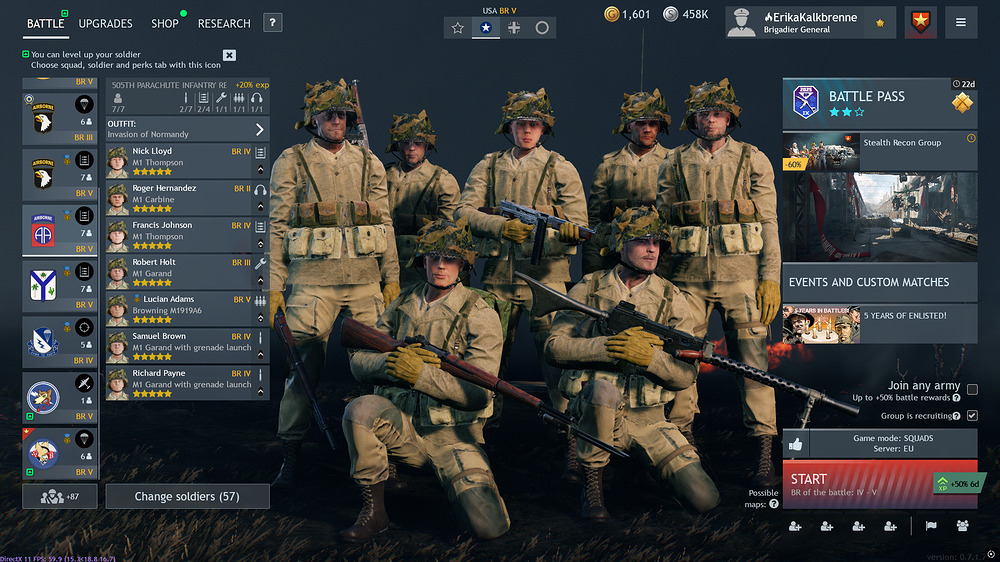Switch to the Shop tab
The width and height of the screenshot is (1000, 562).
coord(165,23)
